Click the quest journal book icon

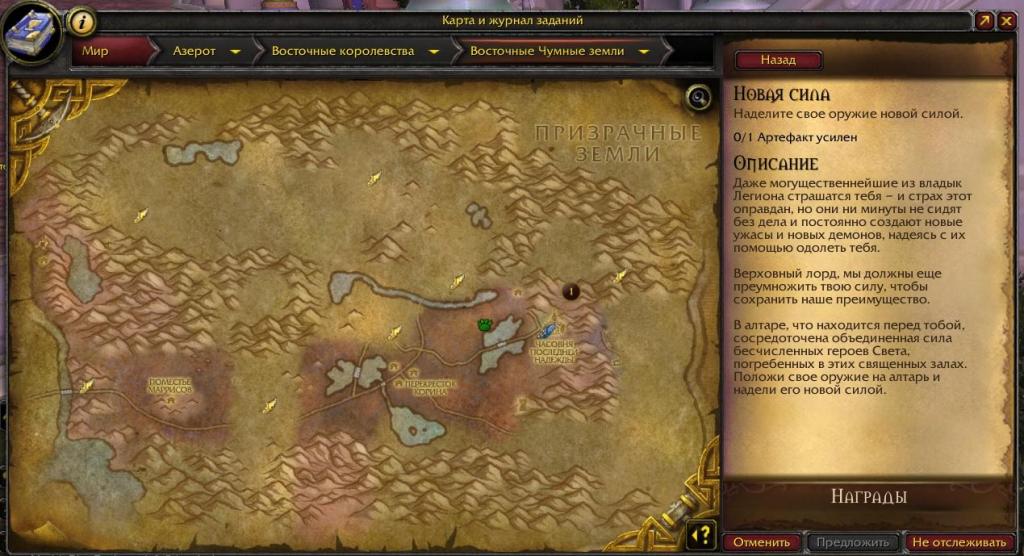point(30,33)
